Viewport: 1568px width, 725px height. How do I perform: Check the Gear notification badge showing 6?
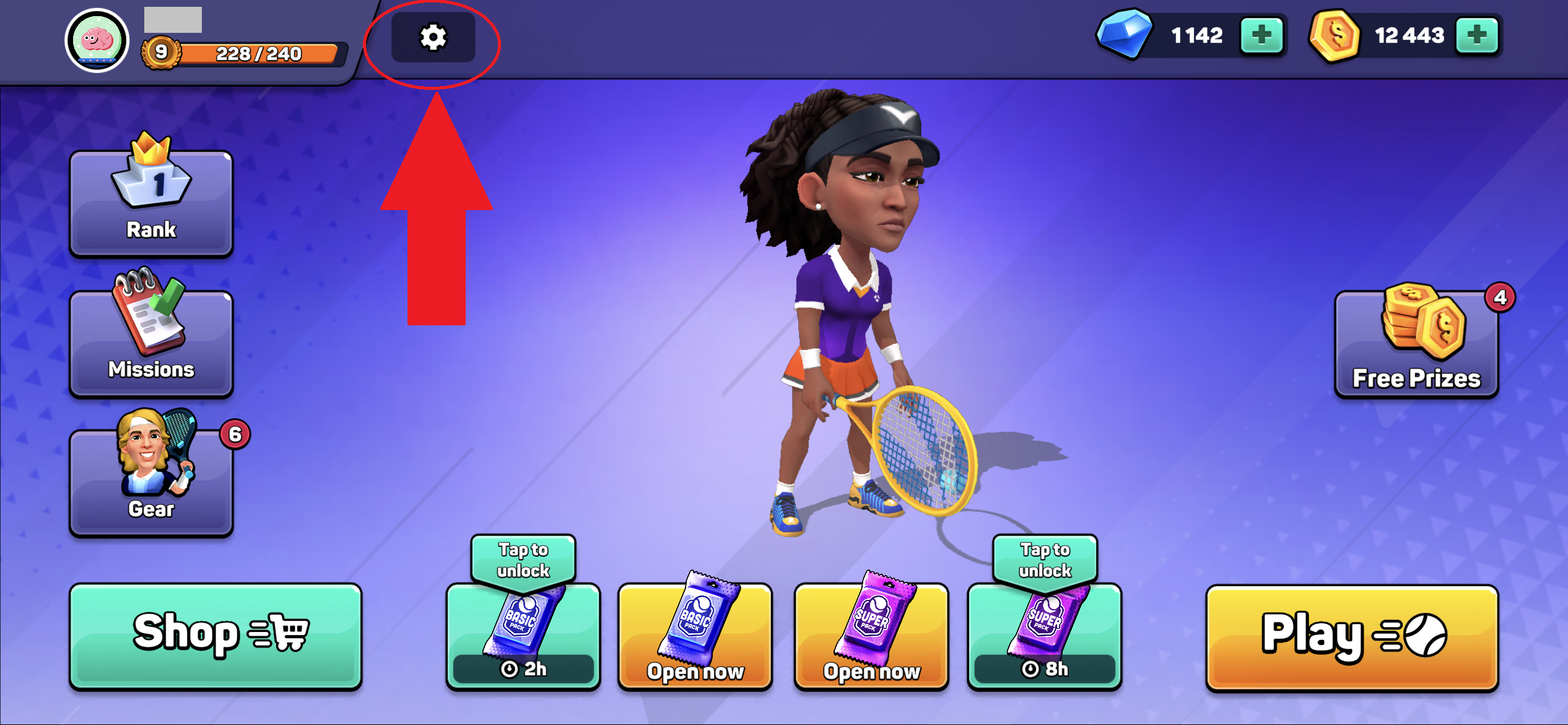(234, 434)
